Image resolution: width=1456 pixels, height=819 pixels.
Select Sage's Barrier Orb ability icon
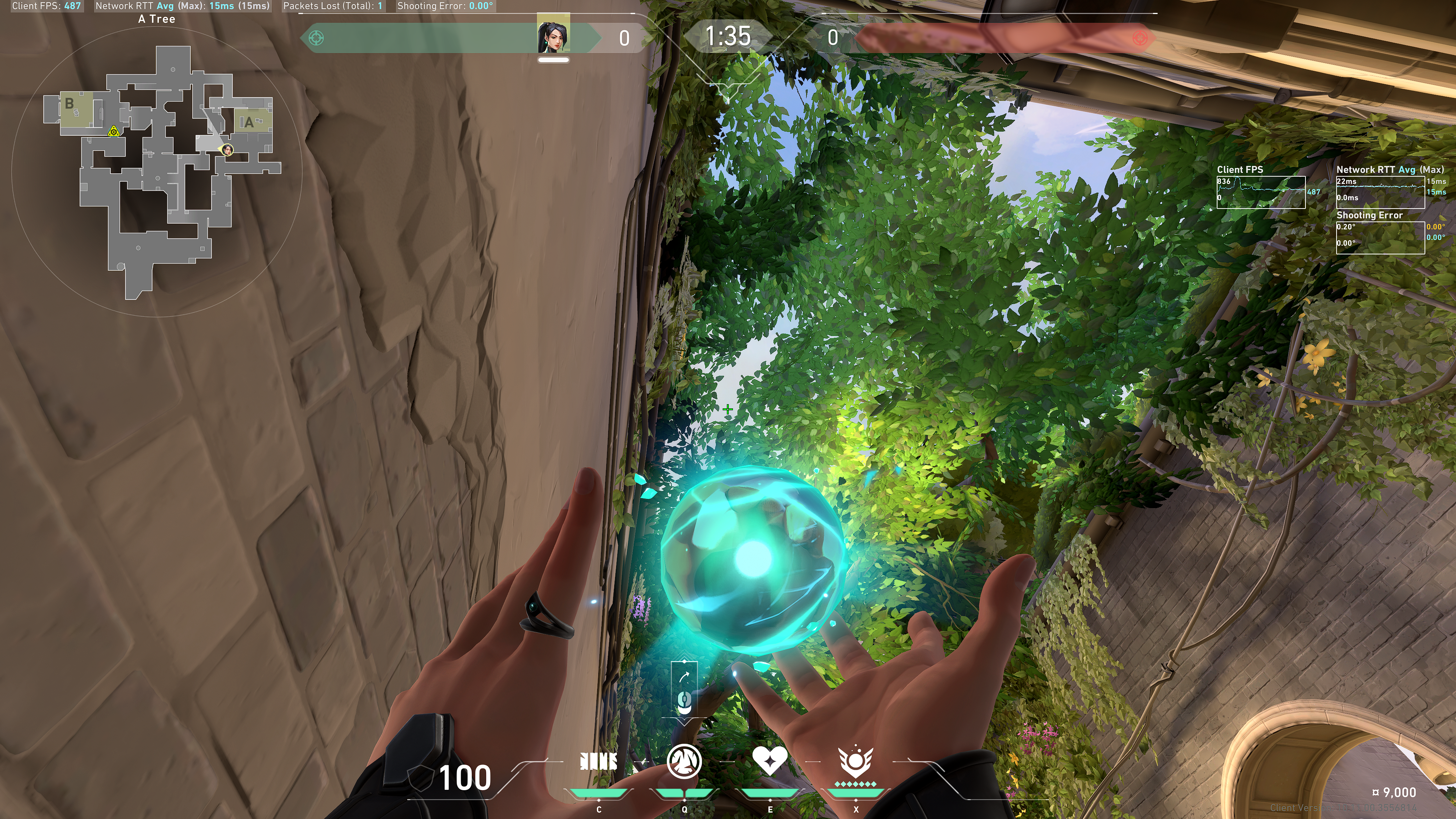[599, 763]
